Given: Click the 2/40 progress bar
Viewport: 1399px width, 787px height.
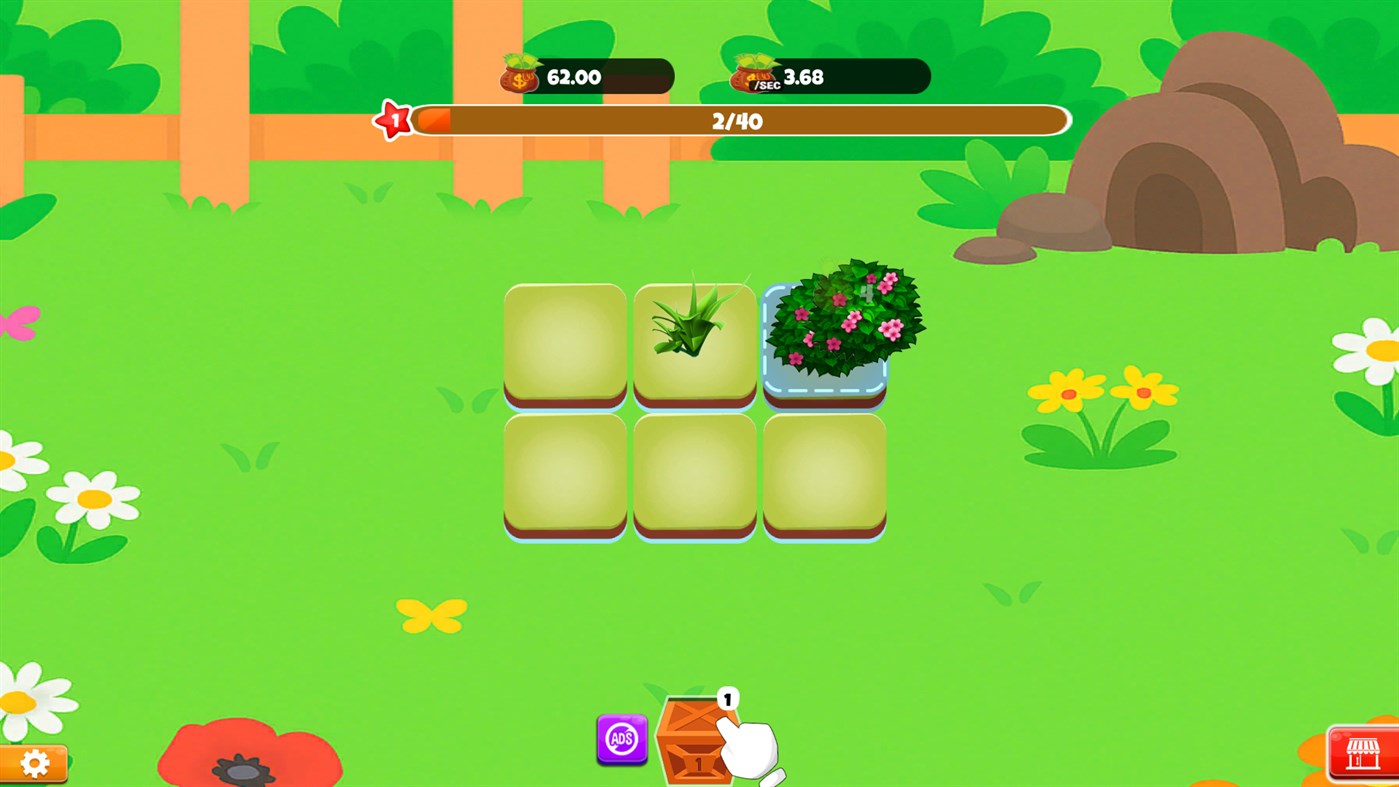Looking at the screenshot, I should click(738, 120).
